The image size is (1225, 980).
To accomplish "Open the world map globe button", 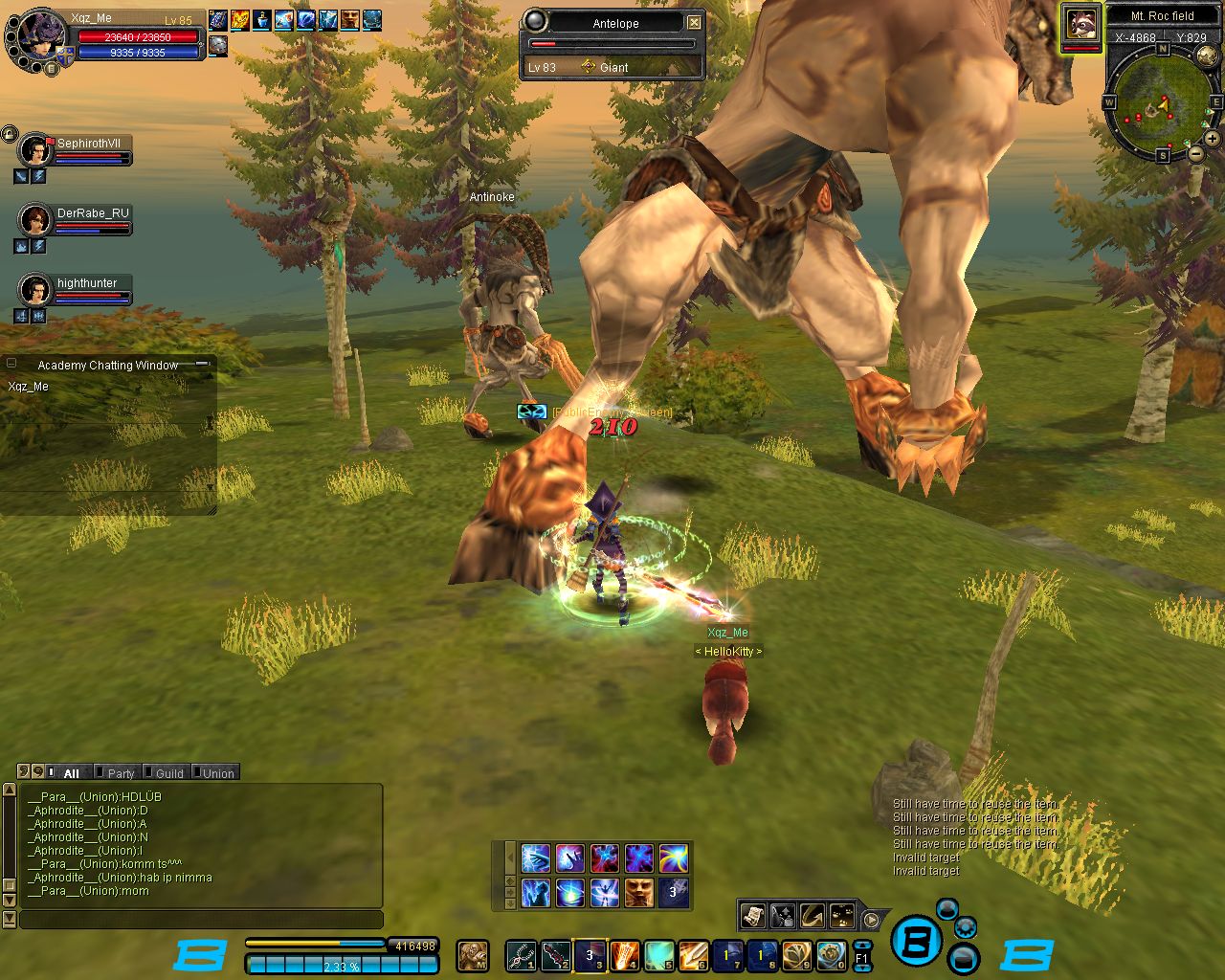I will (x=1209, y=57).
